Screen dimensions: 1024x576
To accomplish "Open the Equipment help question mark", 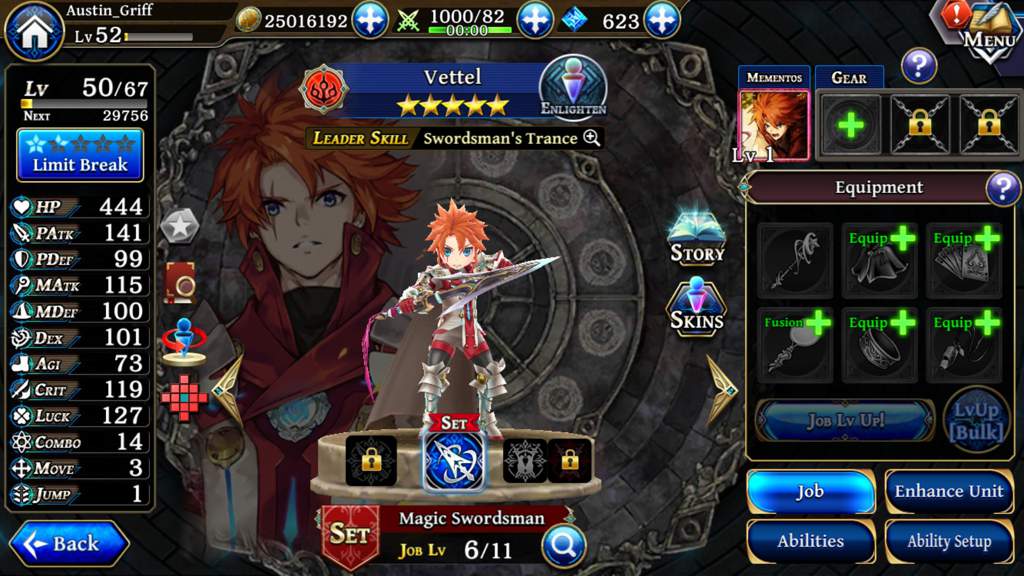I will click(1002, 188).
